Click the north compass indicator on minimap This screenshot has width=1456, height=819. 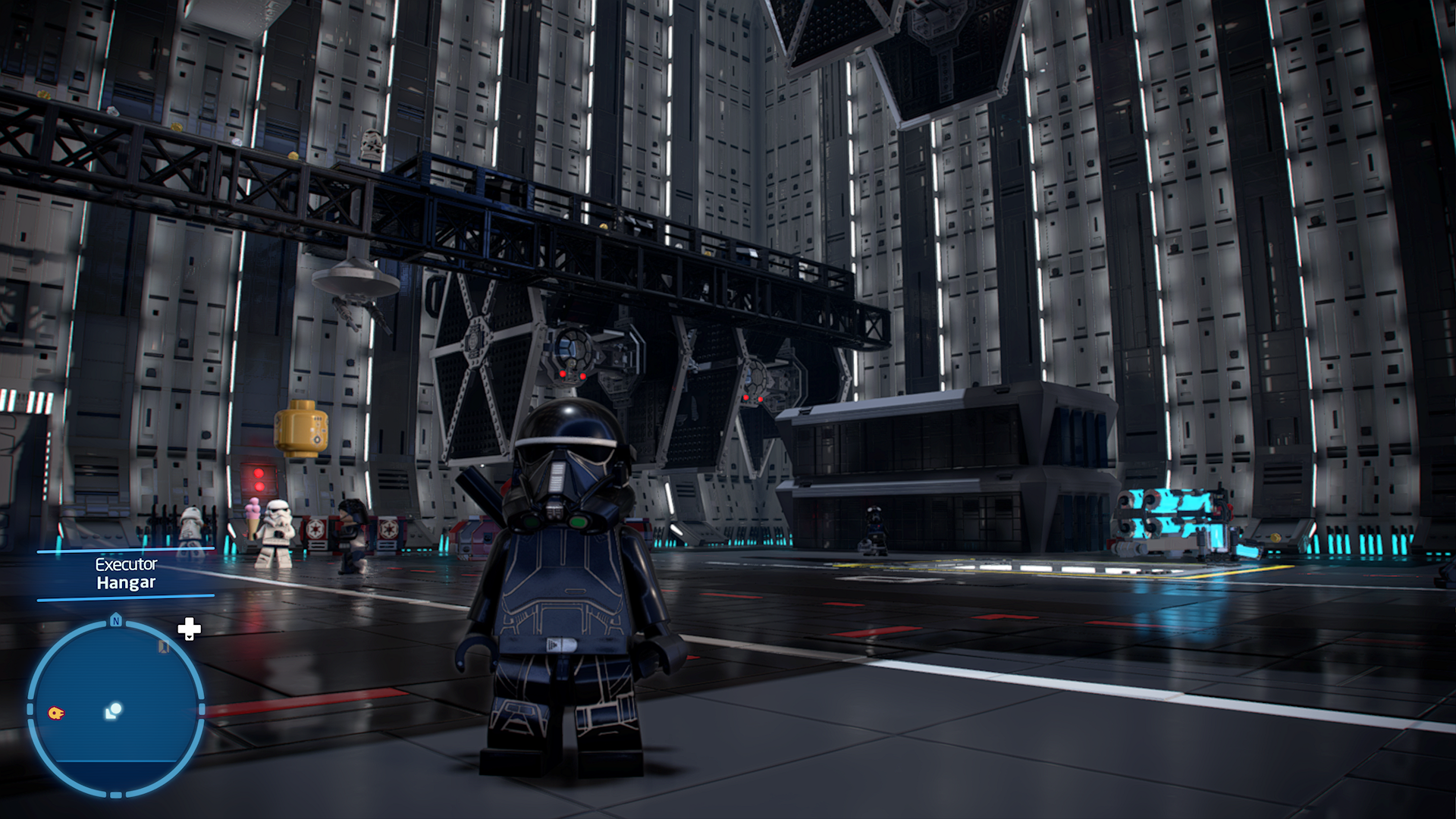tap(116, 620)
